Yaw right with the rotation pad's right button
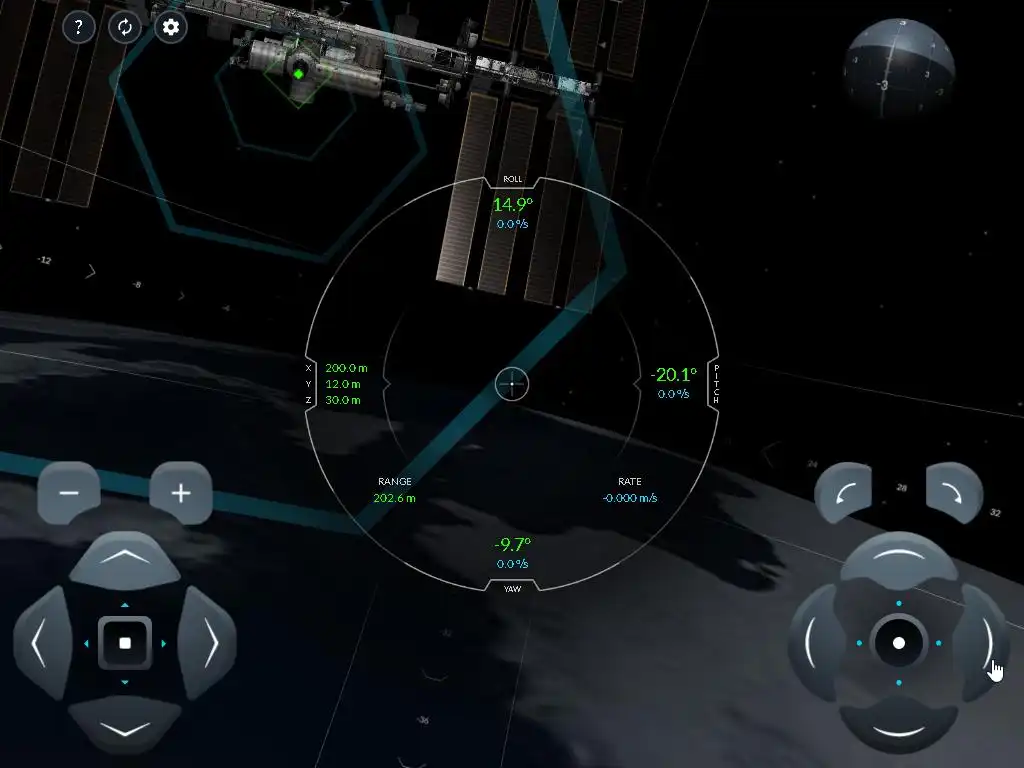1024x768 pixels. pyautogui.click(x=982, y=643)
